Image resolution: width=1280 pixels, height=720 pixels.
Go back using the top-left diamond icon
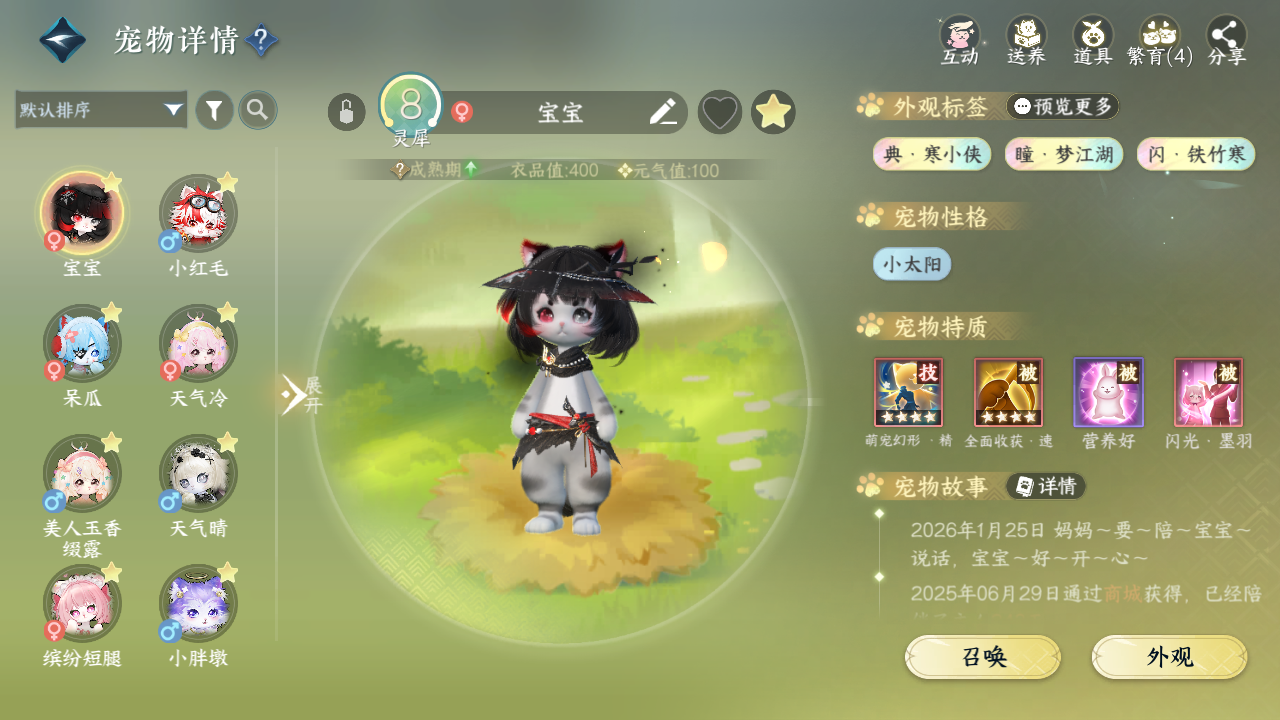click(62, 40)
